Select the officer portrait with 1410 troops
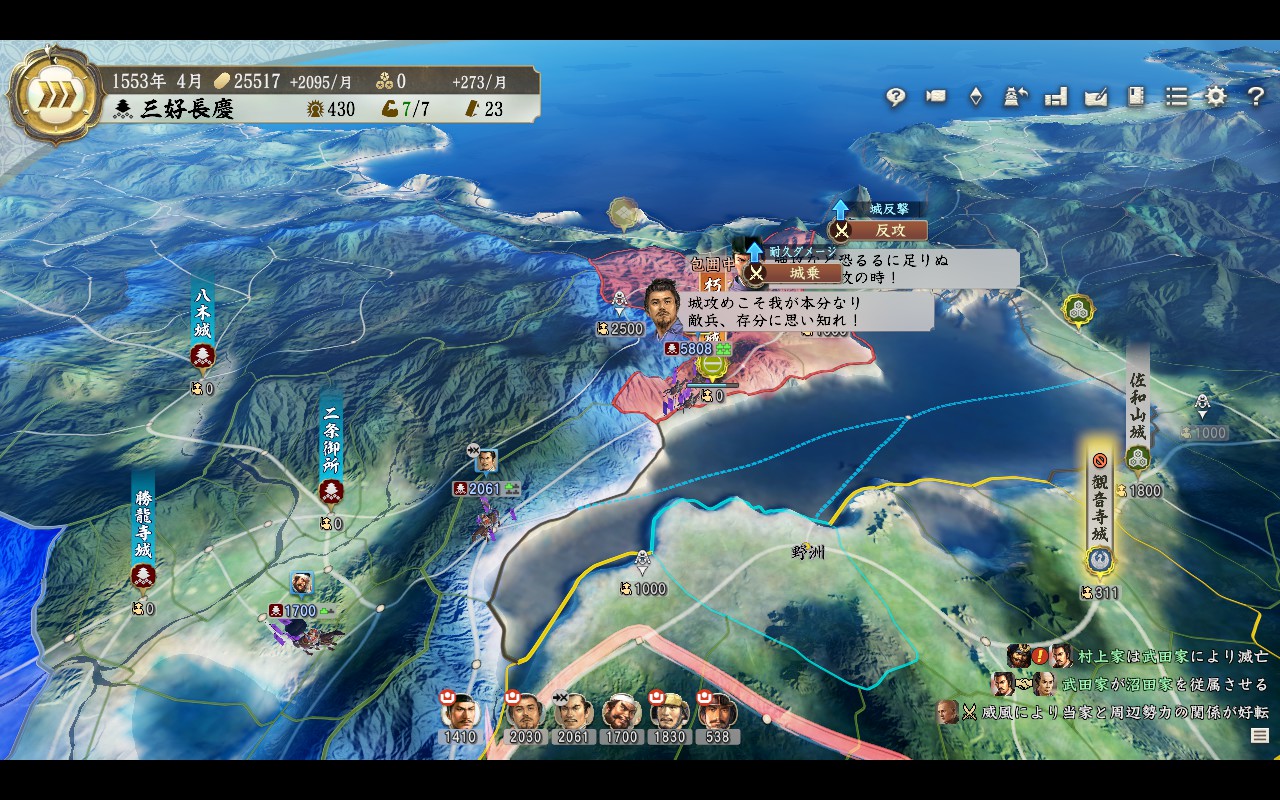Image resolution: width=1280 pixels, height=800 pixels. [x=460, y=713]
